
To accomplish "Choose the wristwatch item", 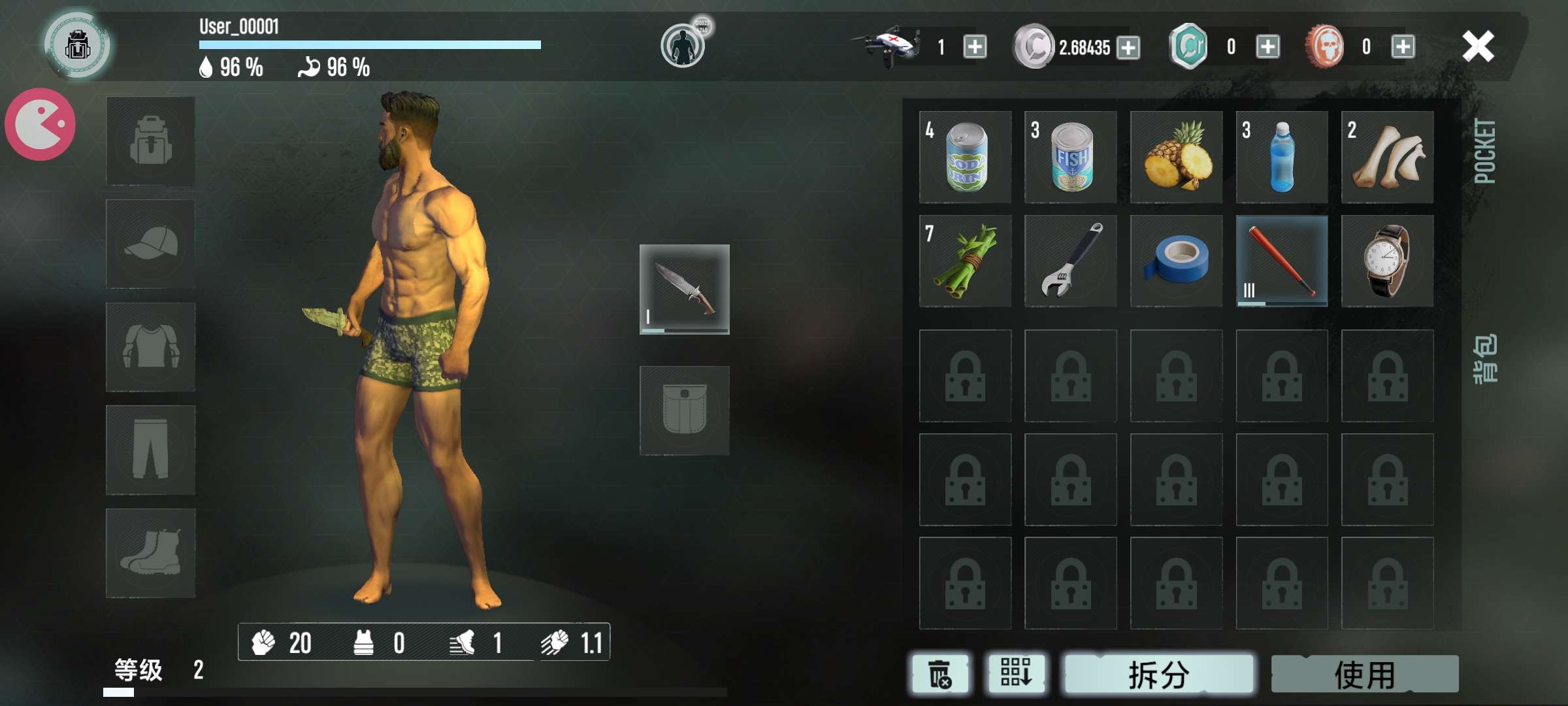I will pyautogui.click(x=1387, y=261).
